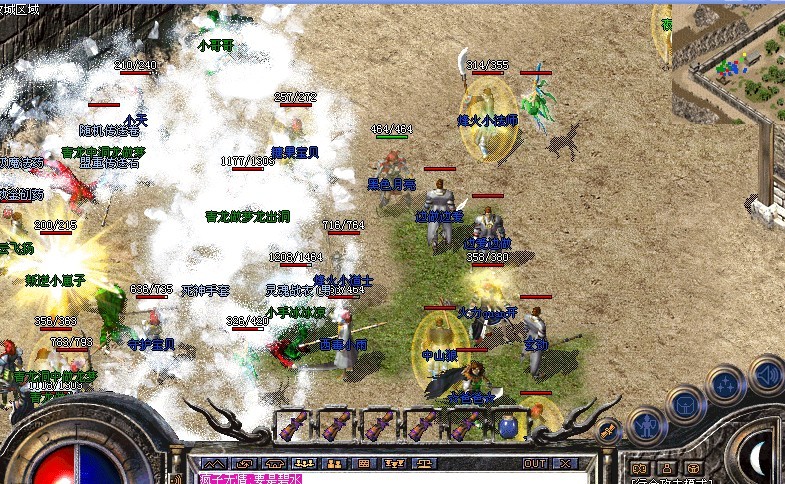This screenshot has width=785, height=484.
Task: Toggle sound with the speaker button
Action: pyautogui.click(x=765, y=374)
